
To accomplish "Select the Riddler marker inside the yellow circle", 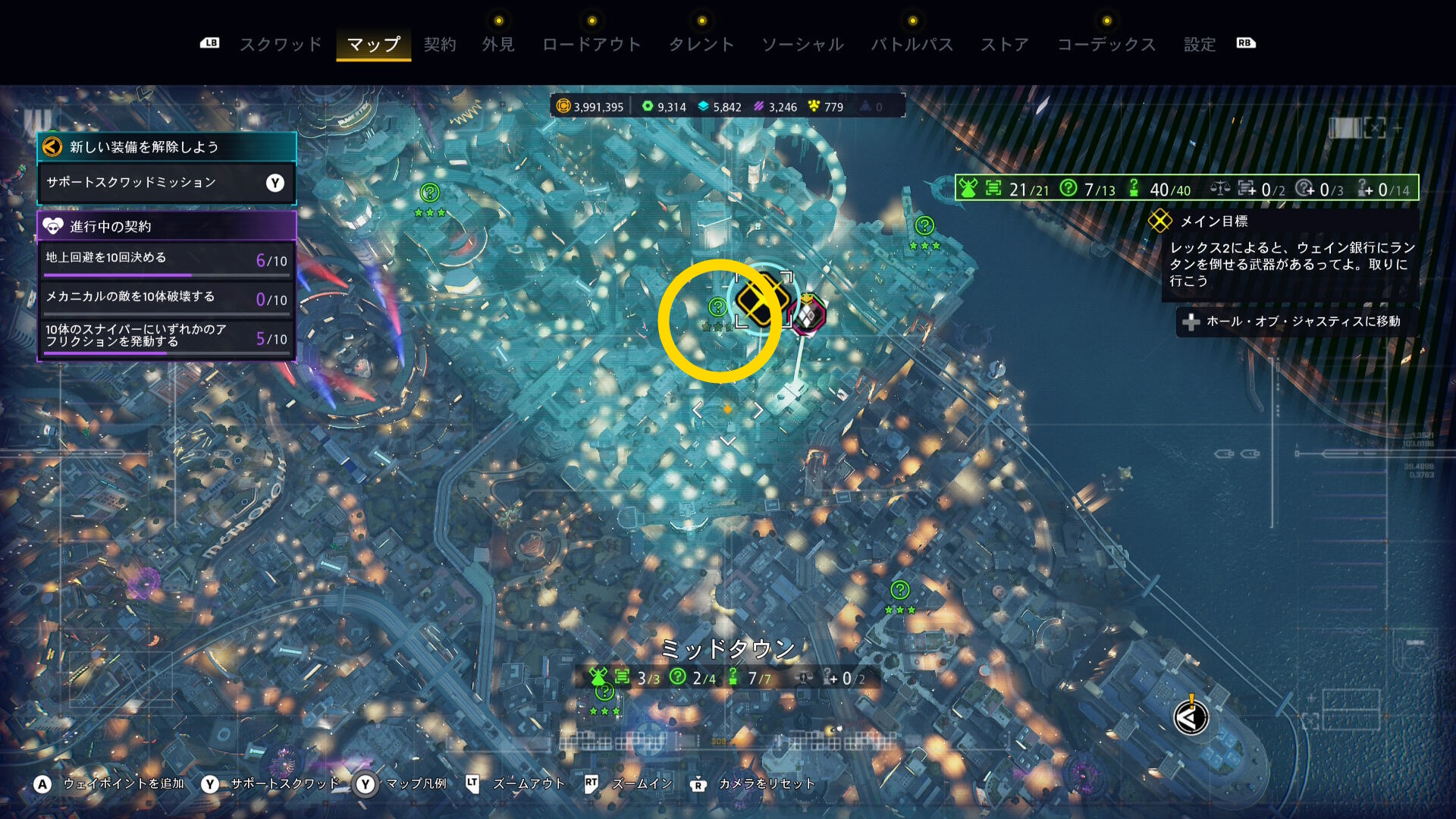I will pos(717,307).
